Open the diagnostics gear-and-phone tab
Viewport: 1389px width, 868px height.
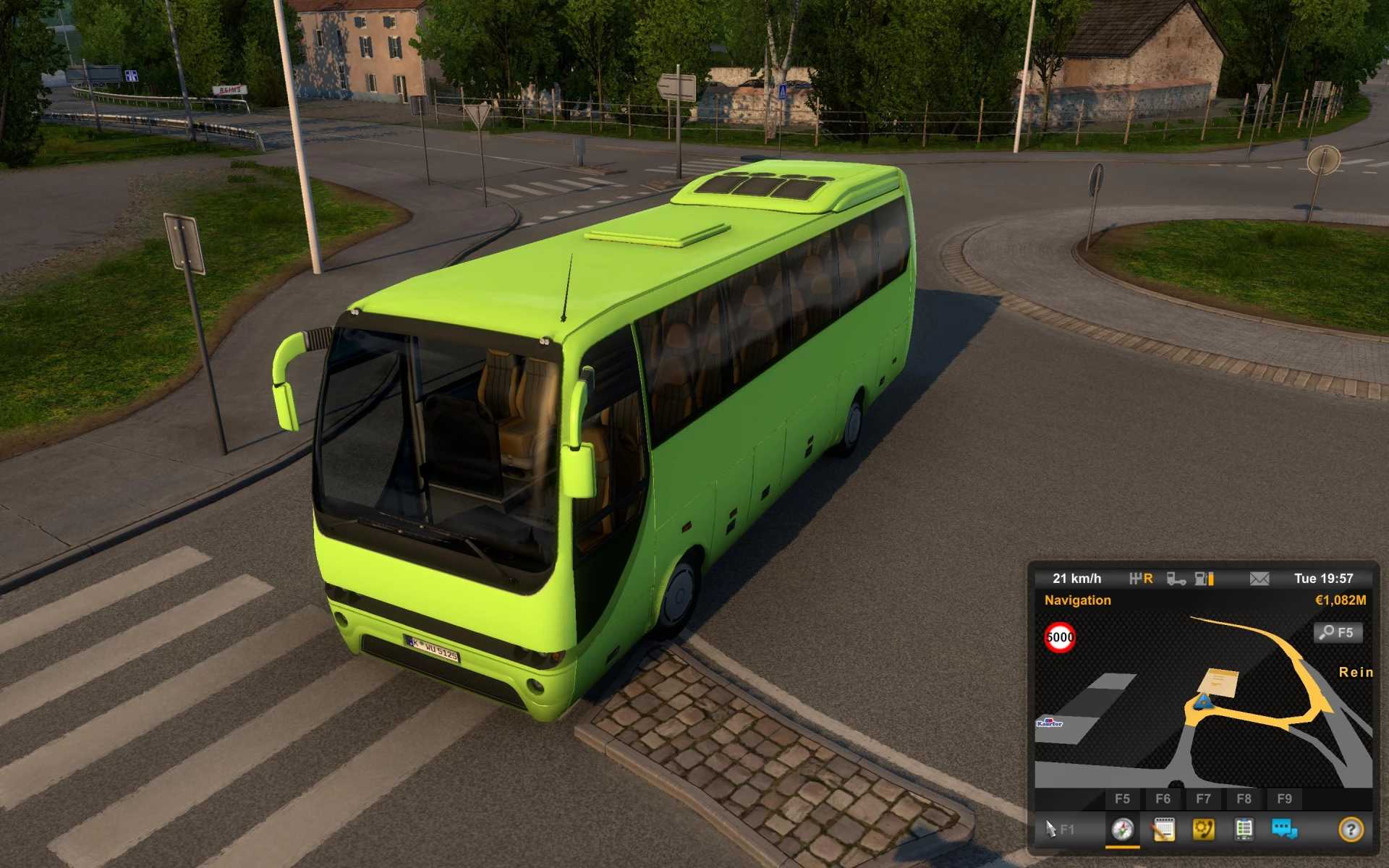point(1203,829)
